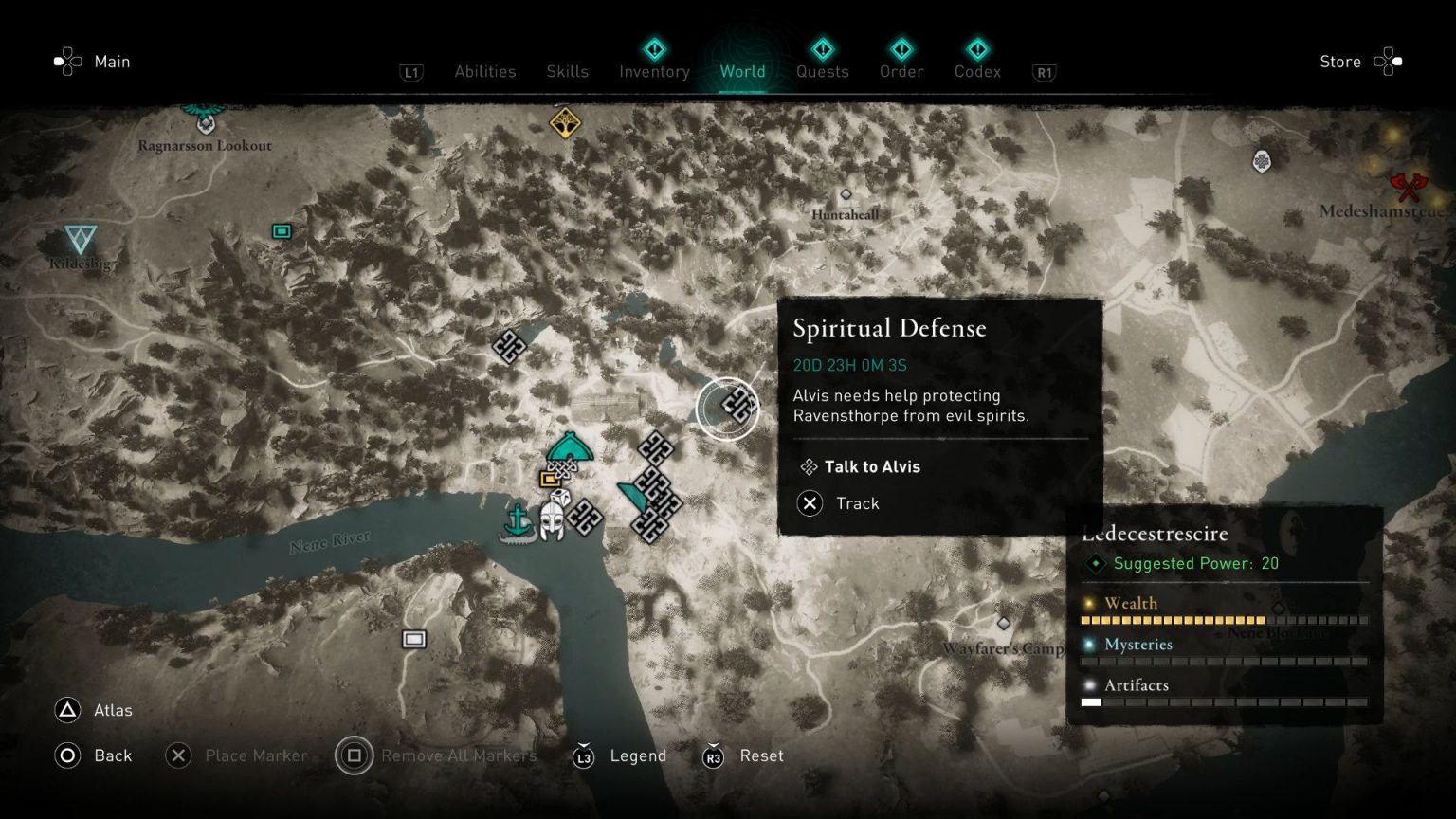Click the diamond marker at Wayfarer's Camp

tap(1003, 623)
